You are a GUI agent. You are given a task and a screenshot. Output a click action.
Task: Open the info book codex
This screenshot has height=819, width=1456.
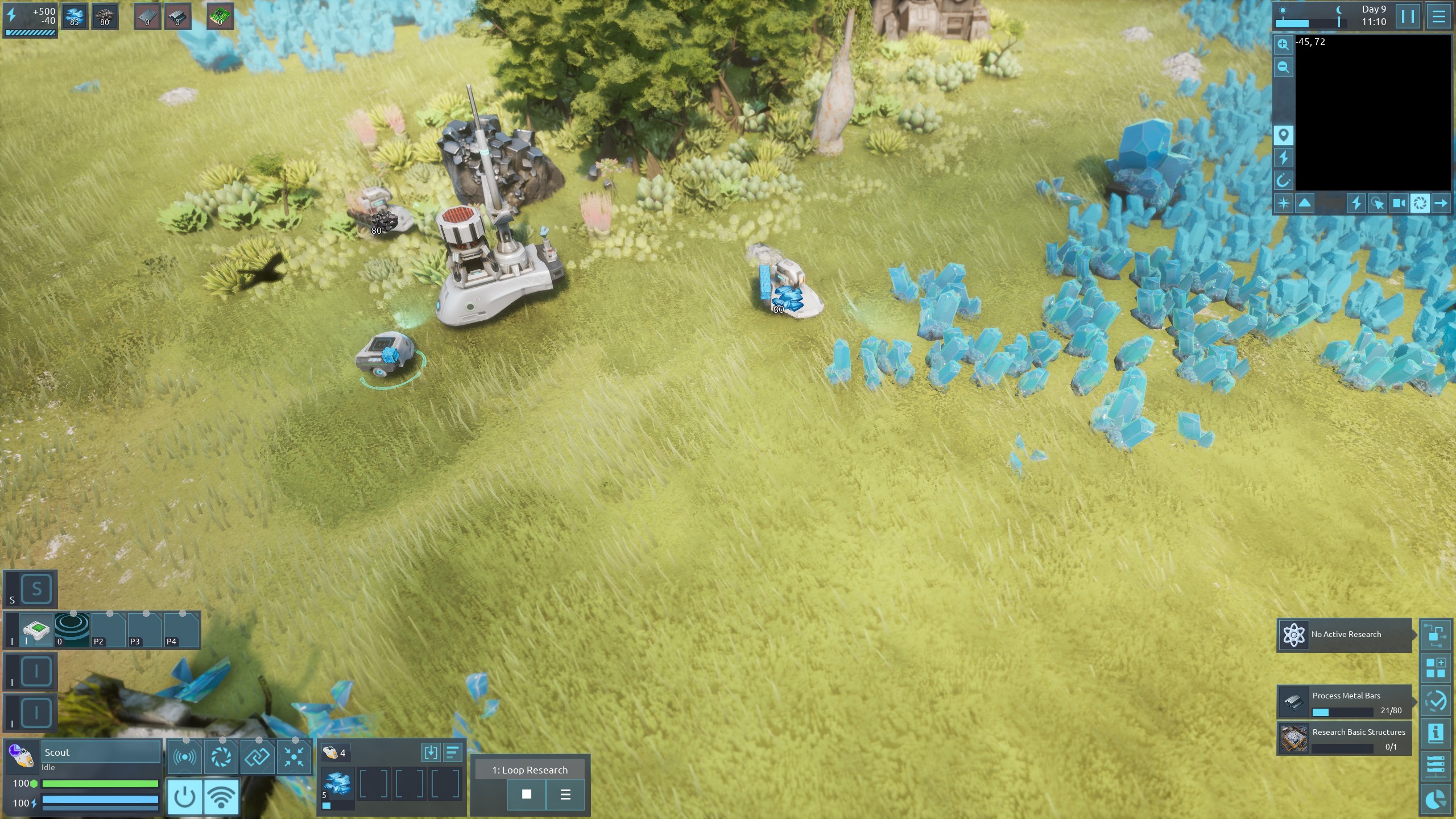[x=1436, y=734]
